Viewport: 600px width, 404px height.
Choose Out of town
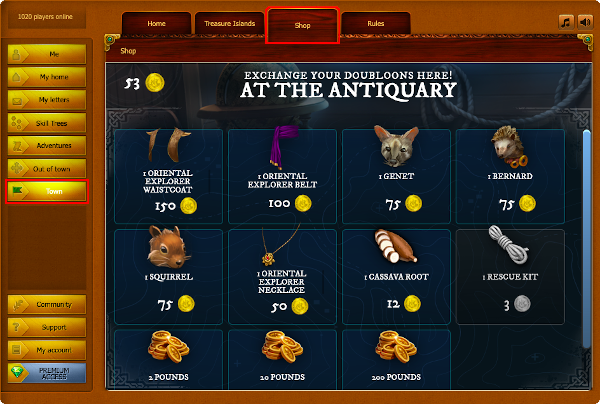point(54,168)
